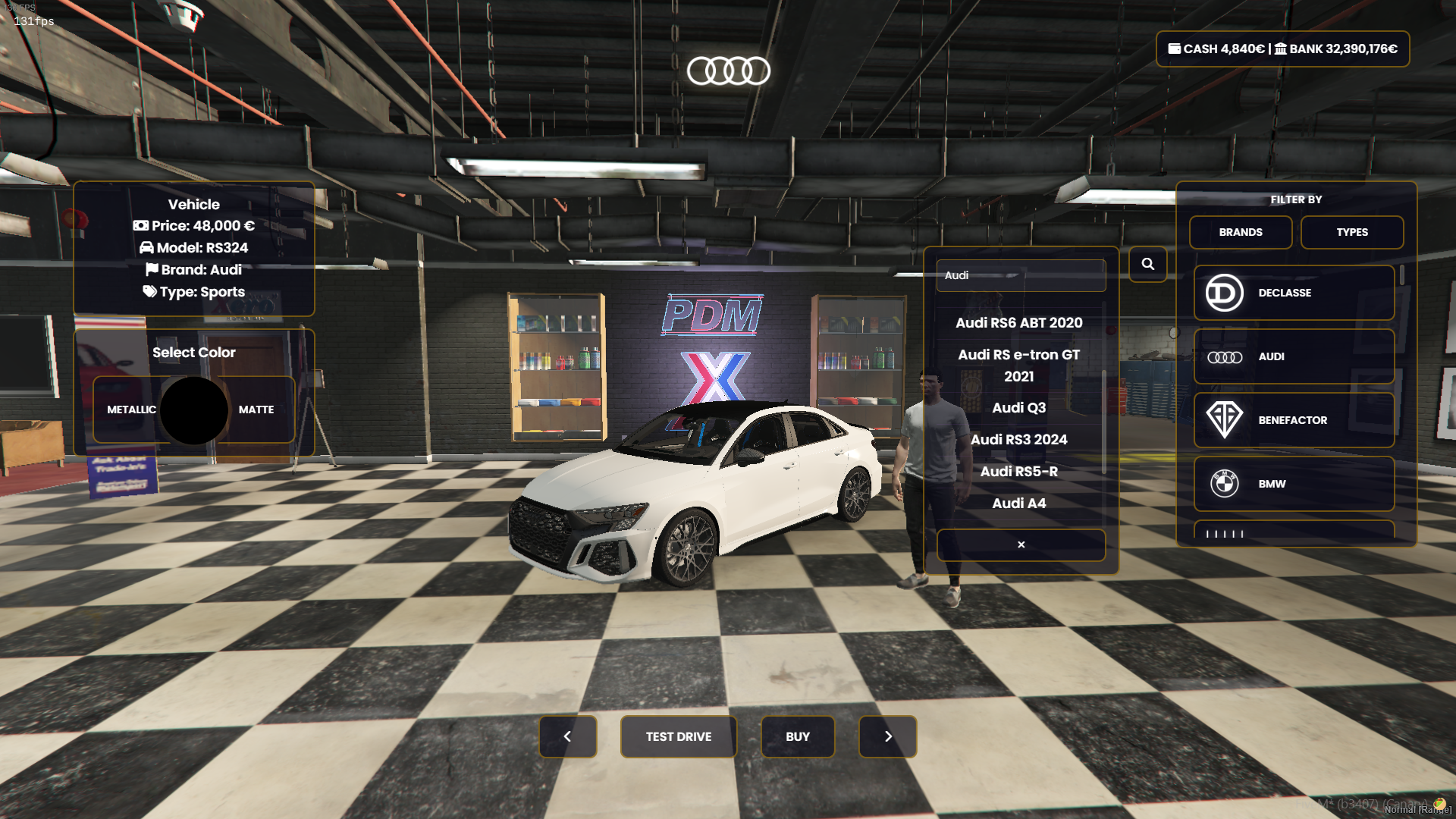Close the search results panel
The width and height of the screenshot is (1456, 819).
(1021, 544)
